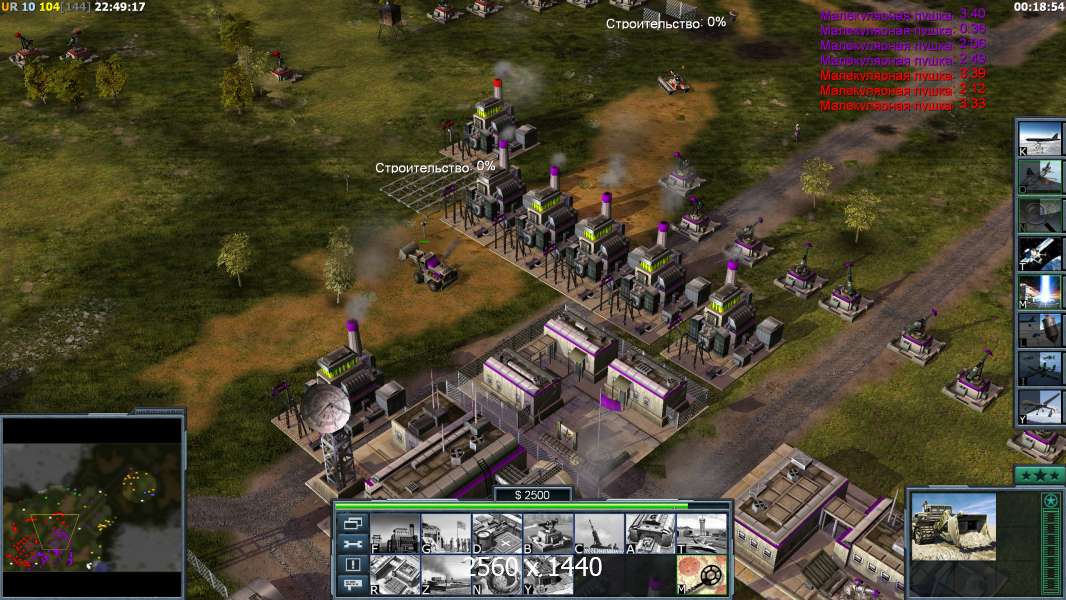This screenshot has width=1066, height=600.
Task: Choose the build icon with hotkey Z
Action: click(446, 574)
